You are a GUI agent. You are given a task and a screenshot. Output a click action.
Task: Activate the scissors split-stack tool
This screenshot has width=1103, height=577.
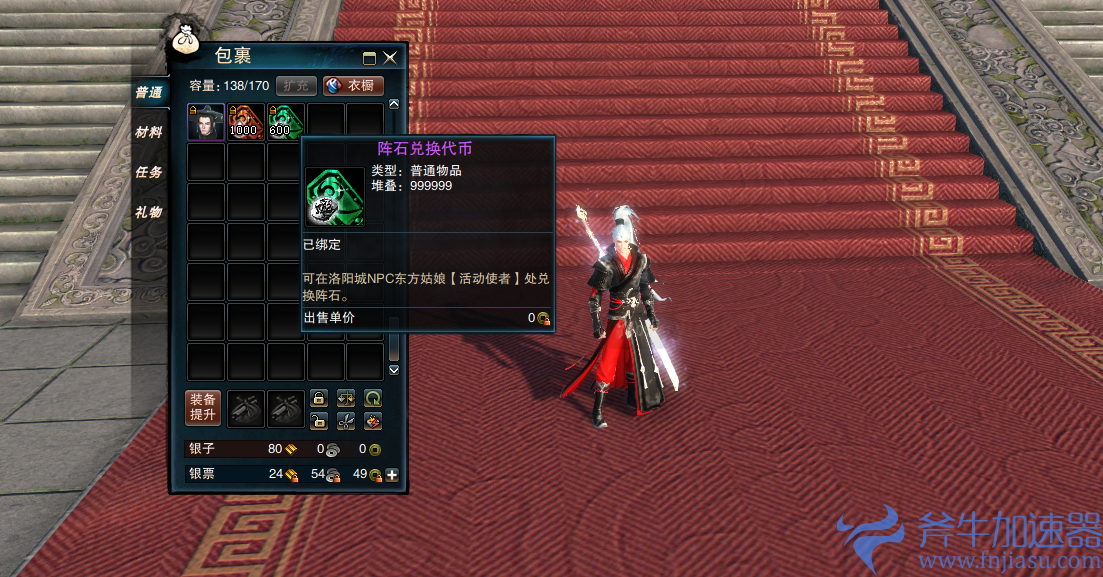click(x=346, y=420)
